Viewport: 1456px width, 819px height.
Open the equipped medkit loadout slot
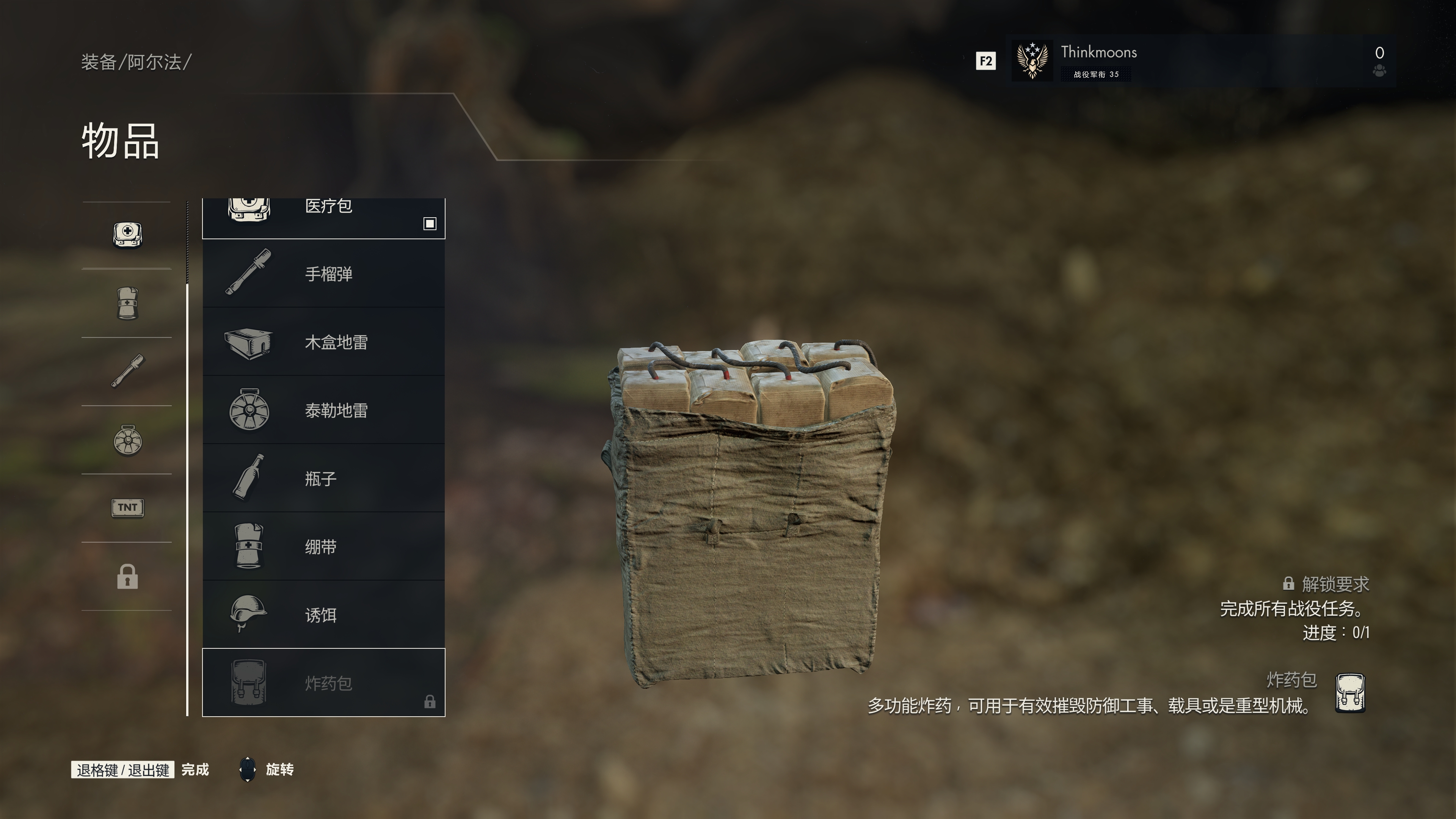(127, 235)
